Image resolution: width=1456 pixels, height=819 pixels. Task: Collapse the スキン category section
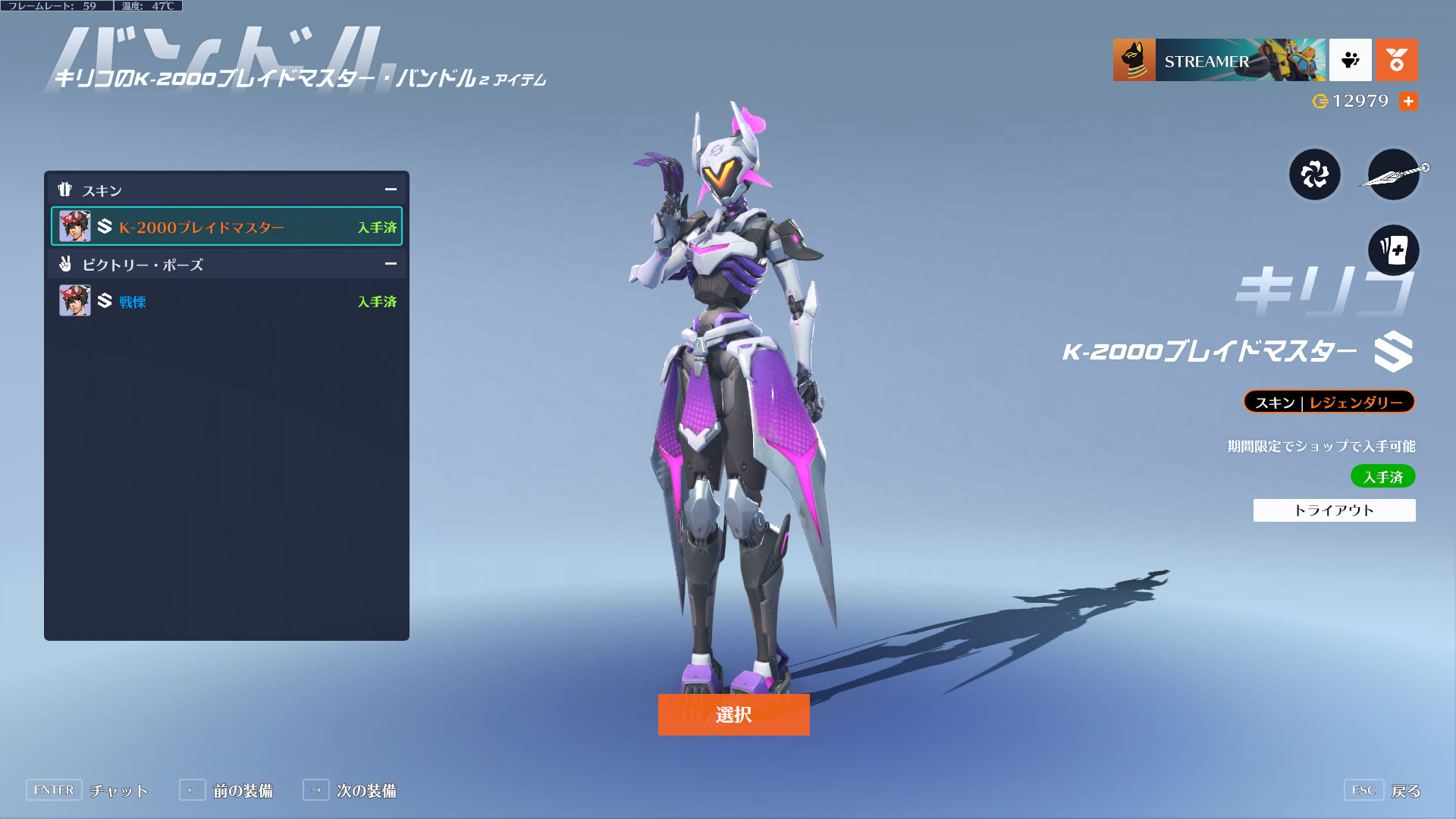click(391, 190)
